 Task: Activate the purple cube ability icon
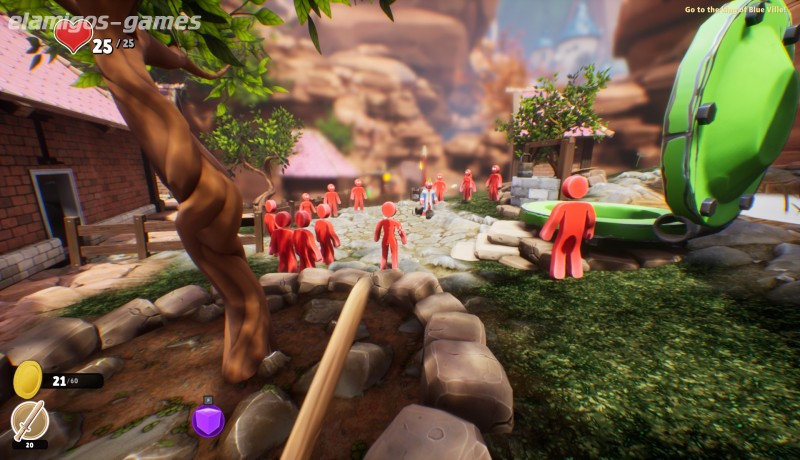208,420
